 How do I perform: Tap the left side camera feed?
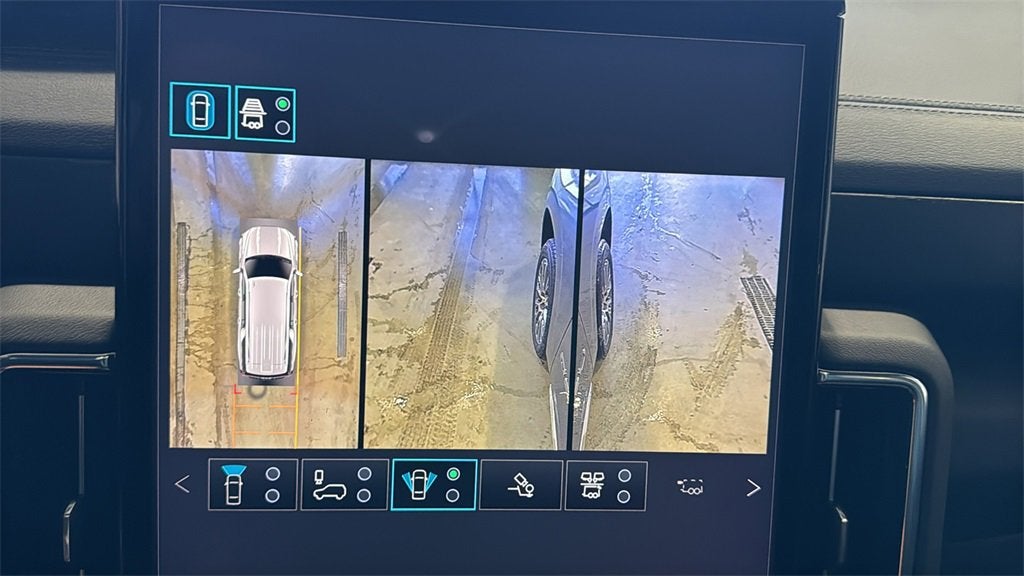pos(468,305)
